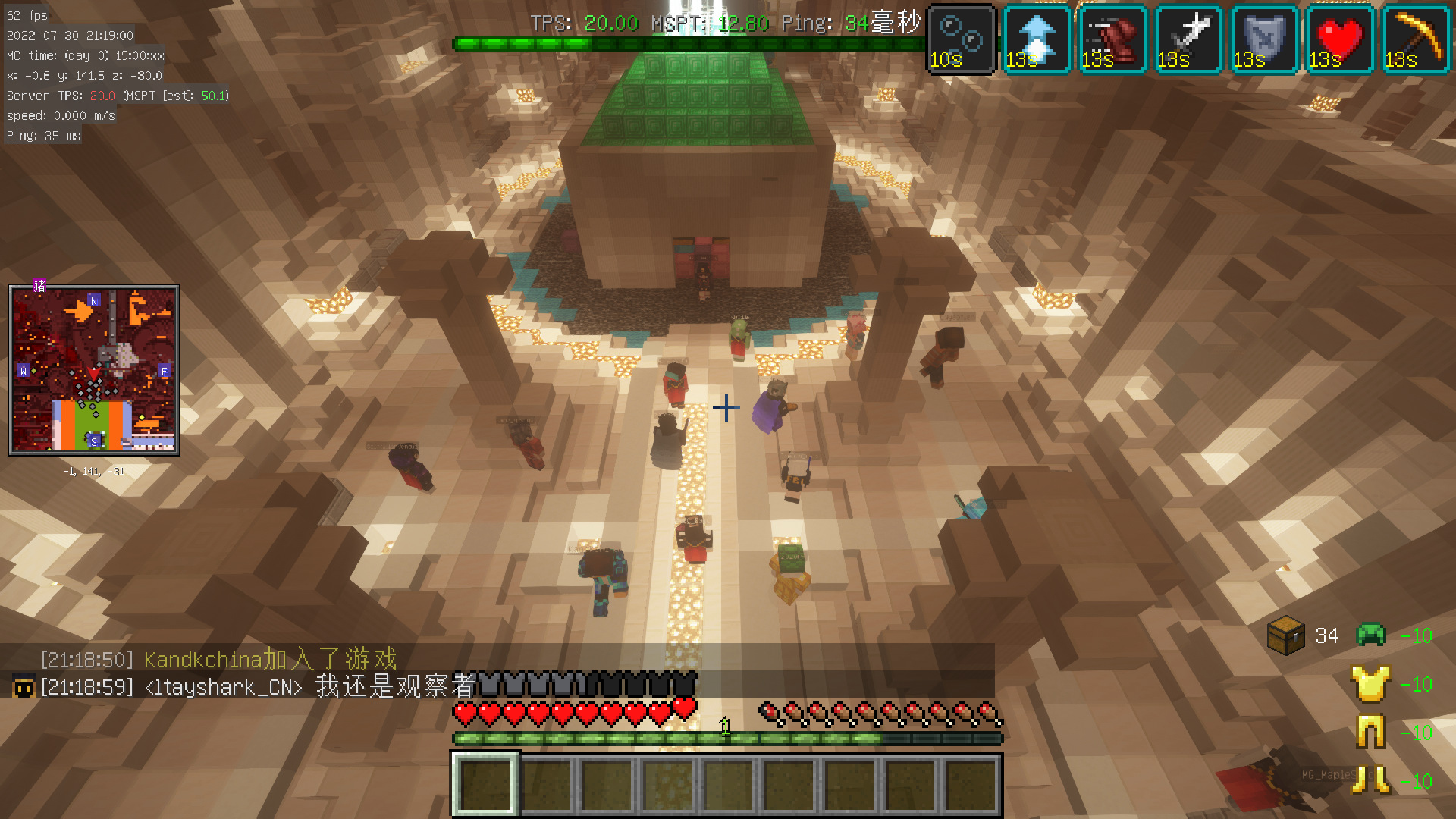1456x819 pixels.
Task: Click the golden boots armor icon
Action: (x=1371, y=780)
